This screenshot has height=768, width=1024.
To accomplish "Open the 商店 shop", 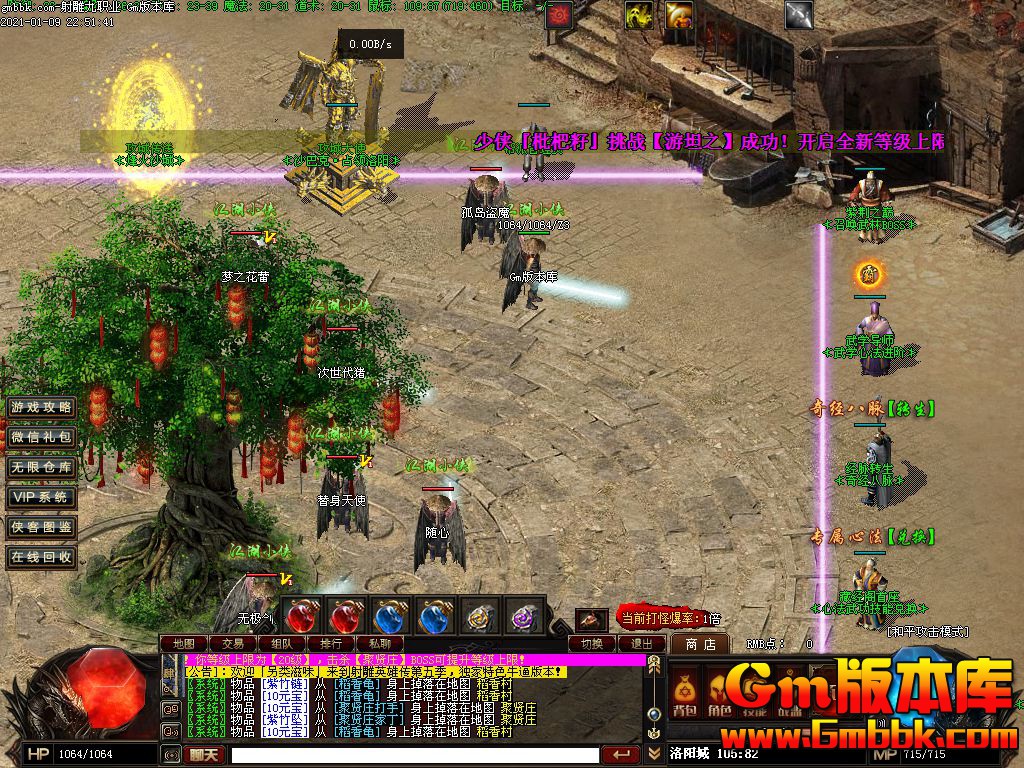I will coord(700,644).
